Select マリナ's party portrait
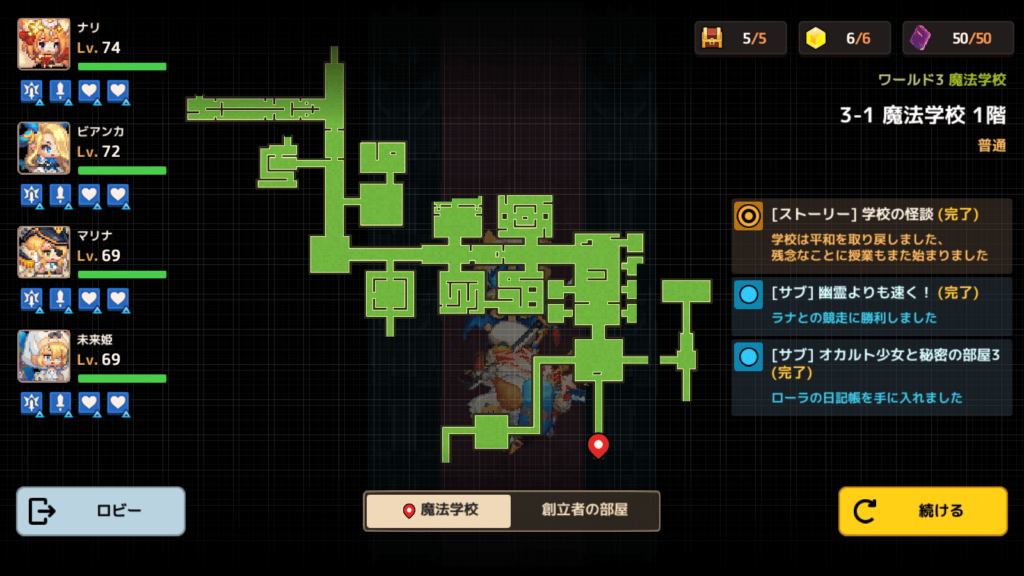Image resolution: width=1024 pixels, height=576 pixels. 44,252
